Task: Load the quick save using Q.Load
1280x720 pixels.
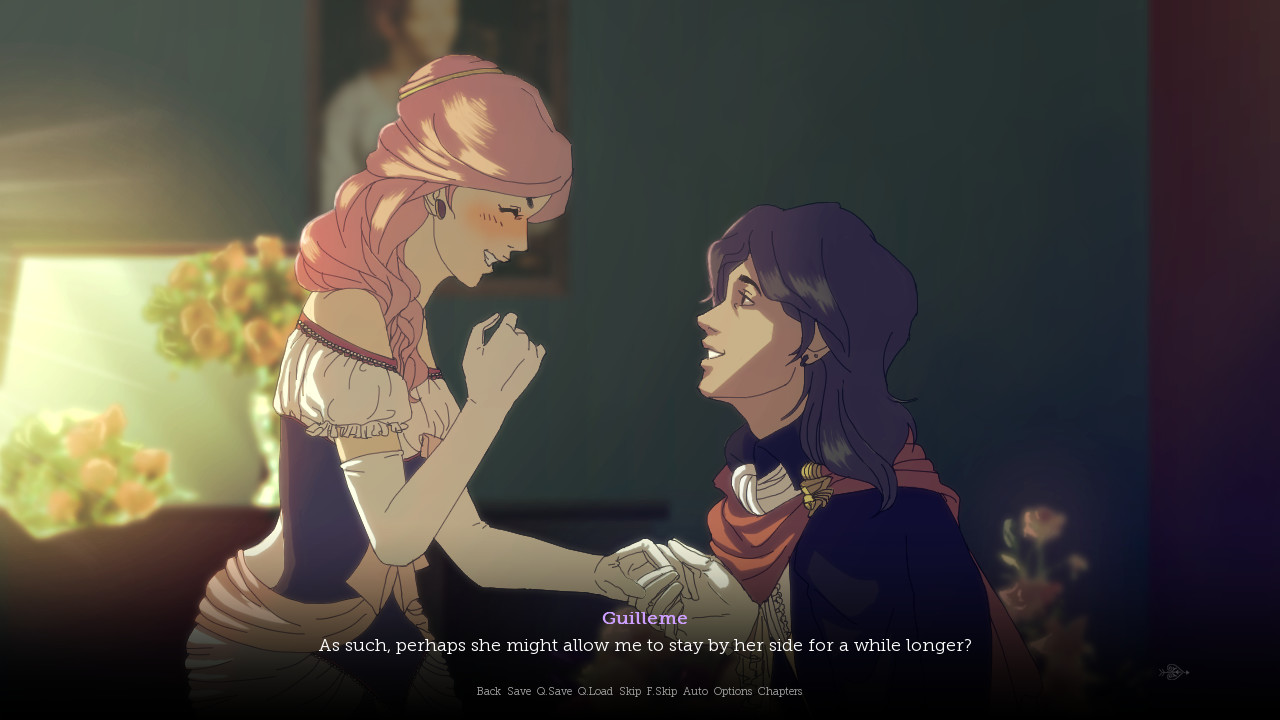Action: coord(595,691)
